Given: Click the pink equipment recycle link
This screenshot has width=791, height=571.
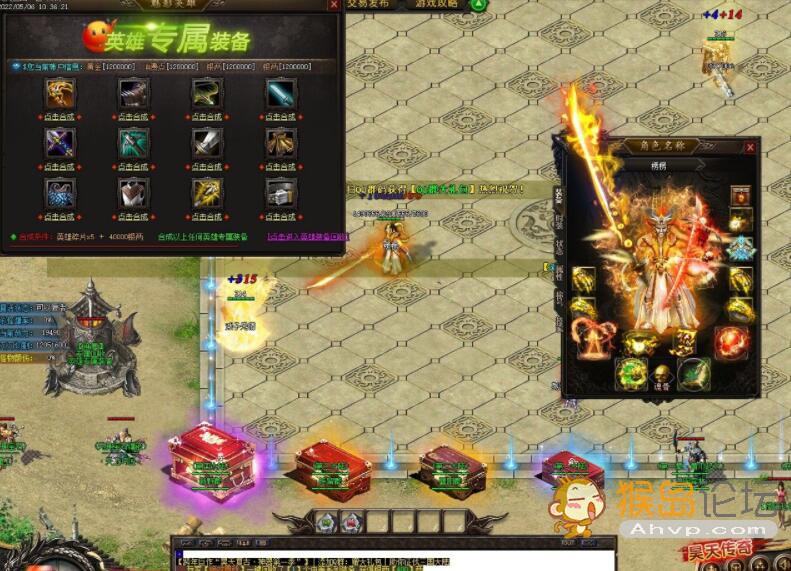Looking at the screenshot, I should tap(306, 237).
